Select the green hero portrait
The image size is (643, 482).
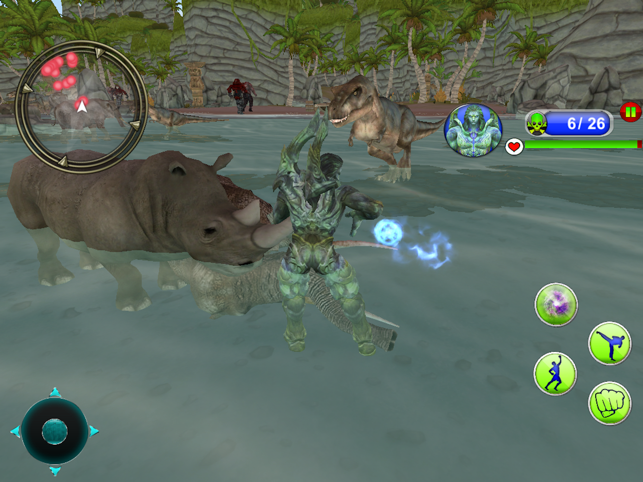pyautogui.click(x=473, y=131)
